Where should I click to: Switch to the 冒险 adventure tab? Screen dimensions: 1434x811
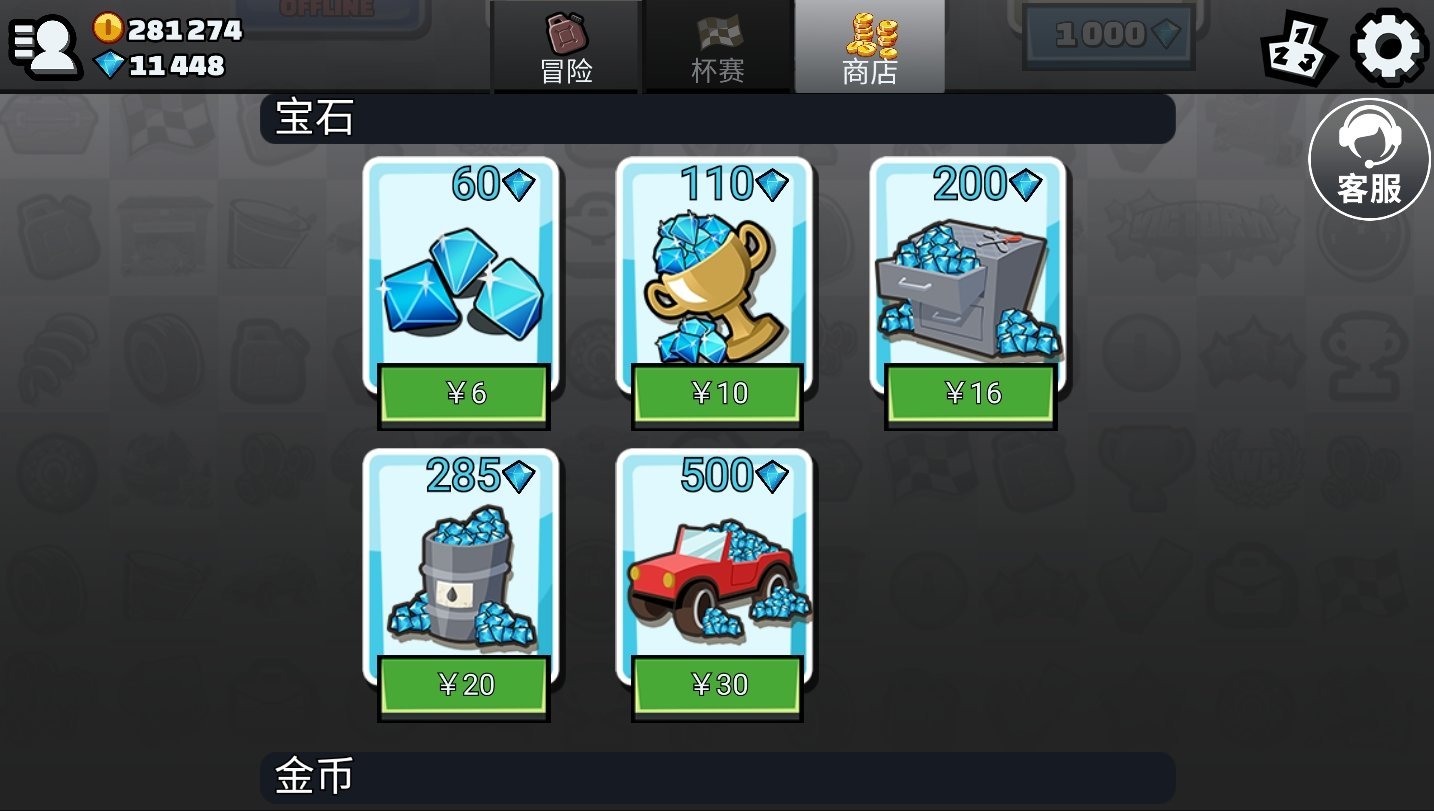tap(566, 48)
